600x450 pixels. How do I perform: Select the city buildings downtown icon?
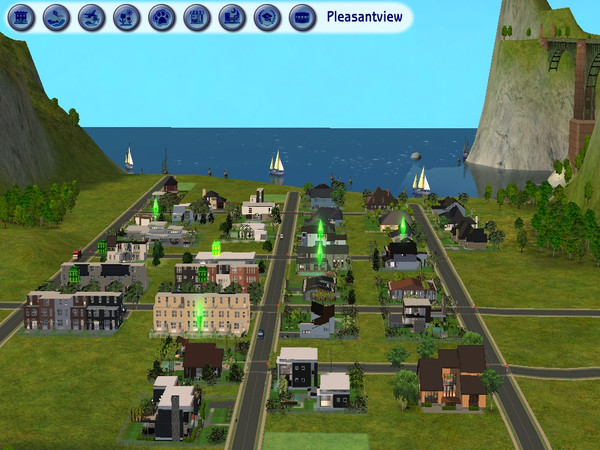232,16
